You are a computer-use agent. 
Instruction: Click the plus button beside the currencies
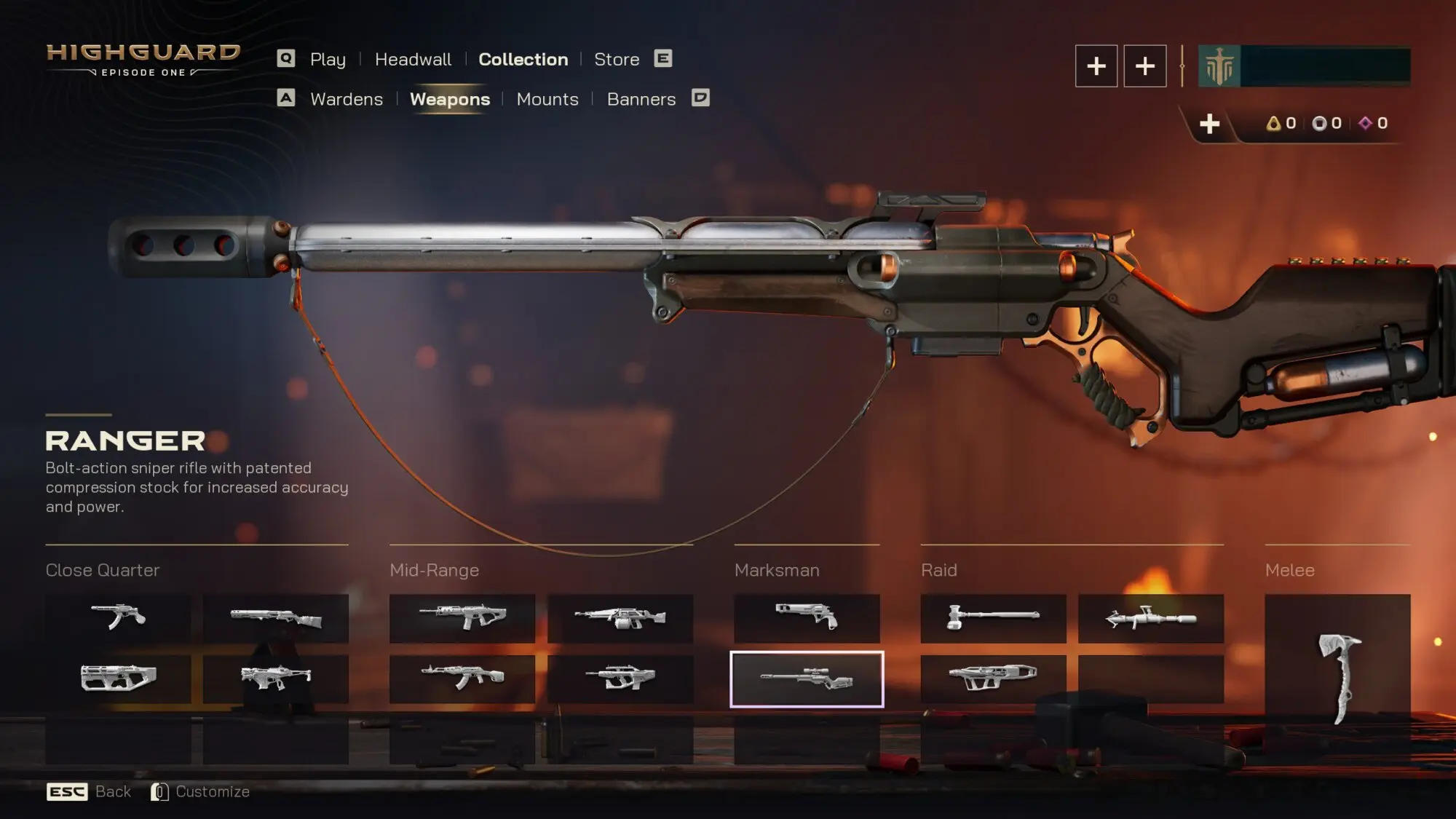(x=1209, y=124)
